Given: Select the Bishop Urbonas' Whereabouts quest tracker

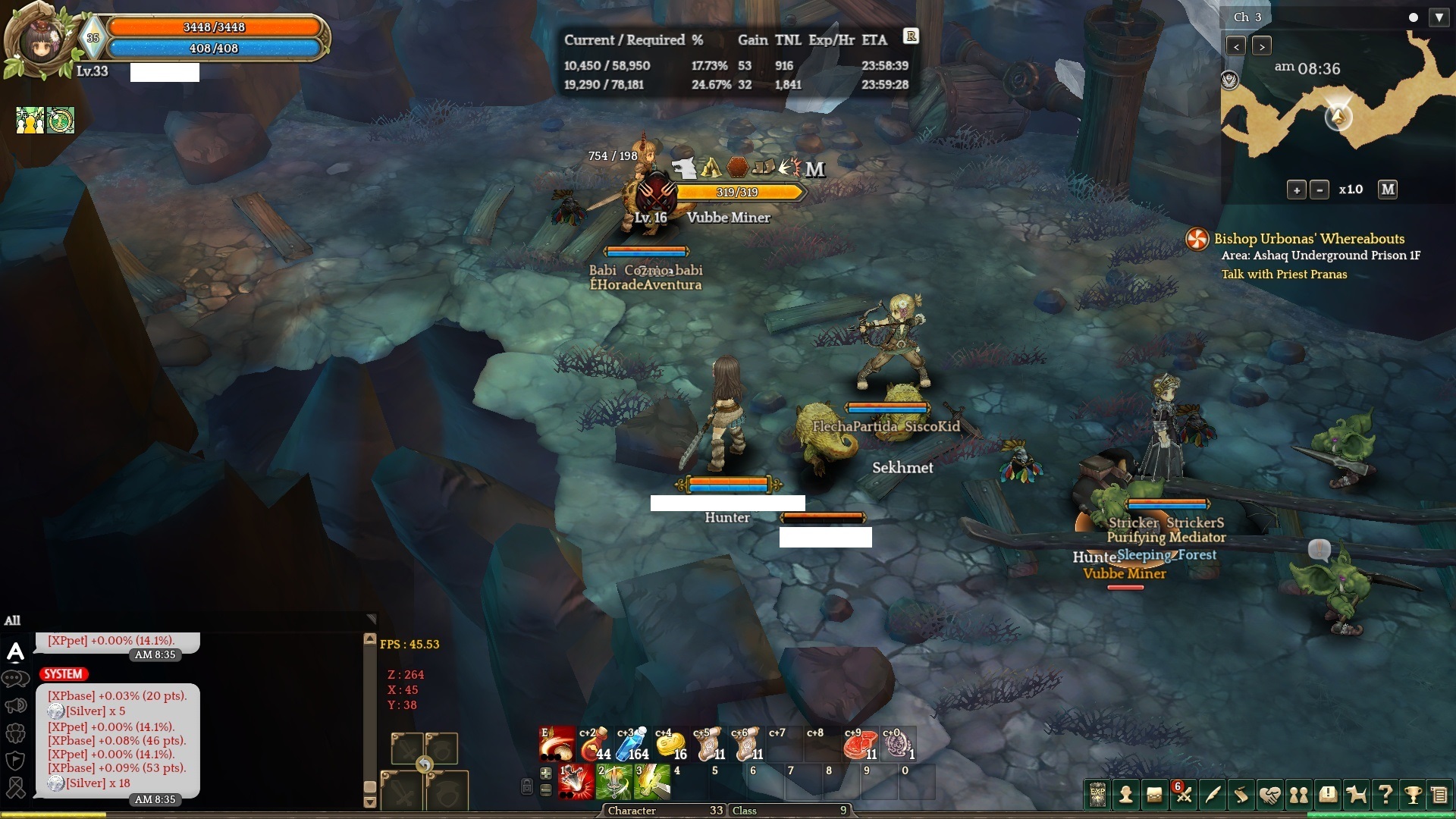Looking at the screenshot, I should click(x=1309, y=239).
